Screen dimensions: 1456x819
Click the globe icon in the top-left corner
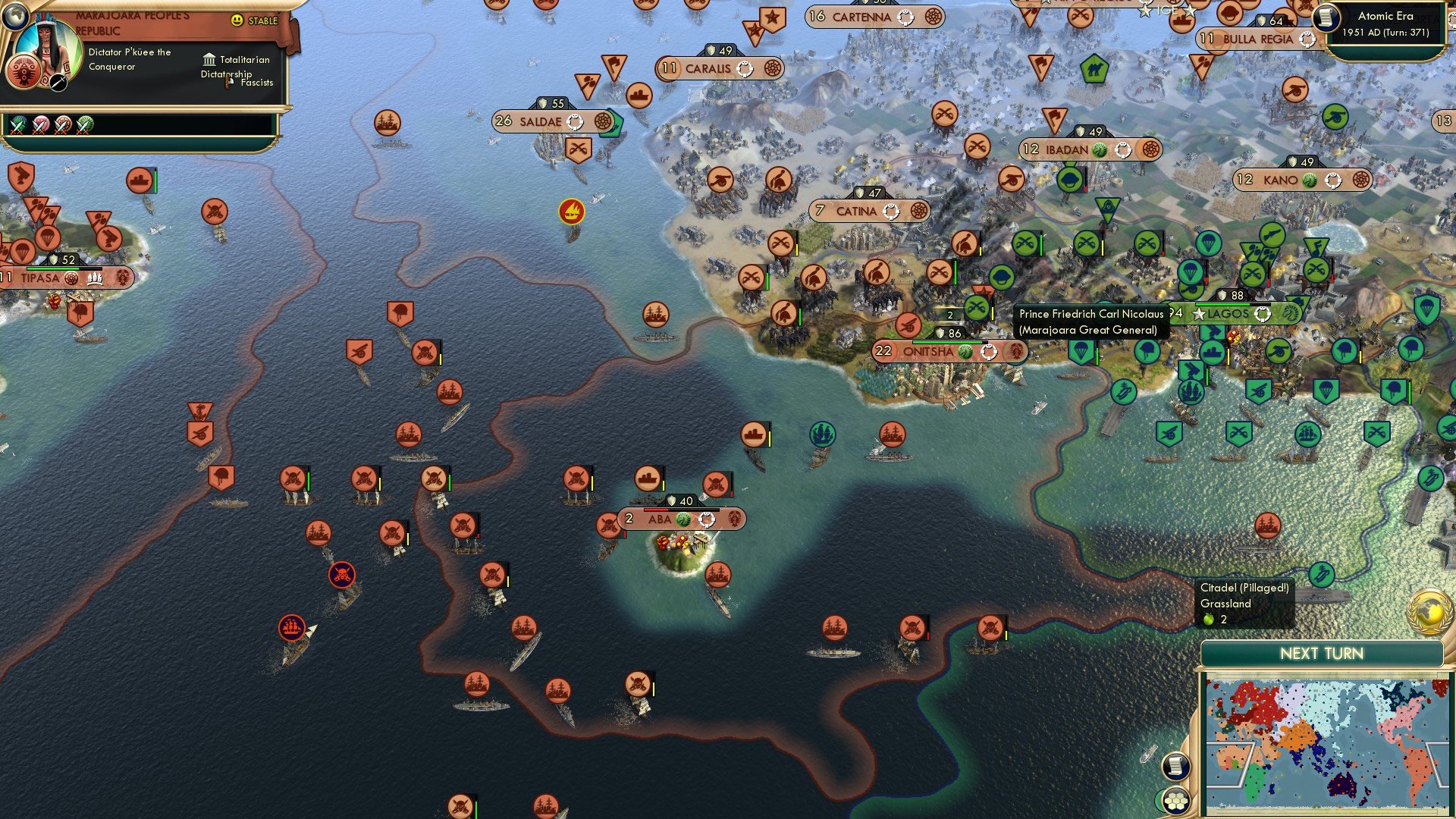tap(15, 19)
